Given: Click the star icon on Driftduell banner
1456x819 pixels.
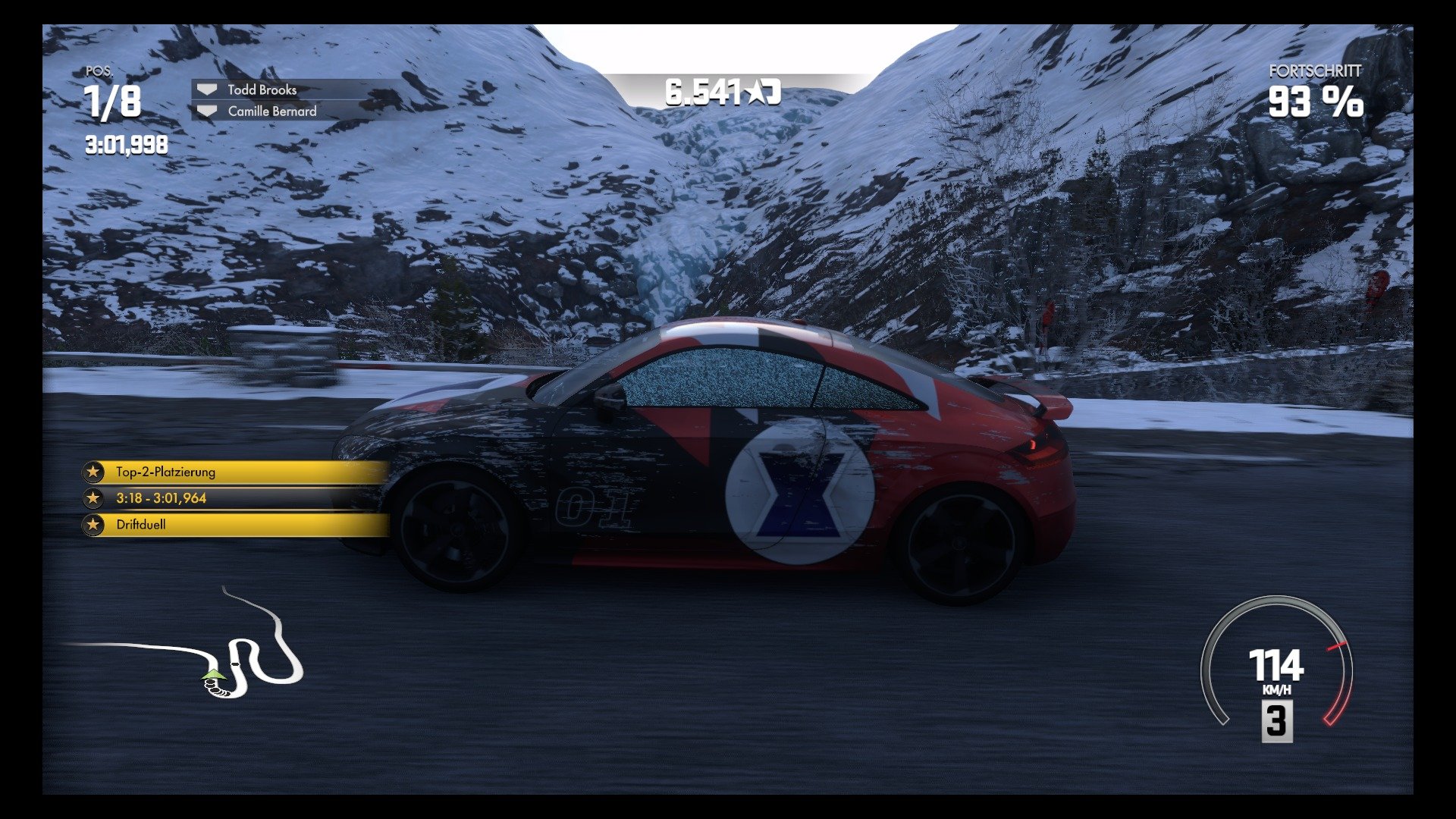Looking at the screenshot, I should [94, 525].
